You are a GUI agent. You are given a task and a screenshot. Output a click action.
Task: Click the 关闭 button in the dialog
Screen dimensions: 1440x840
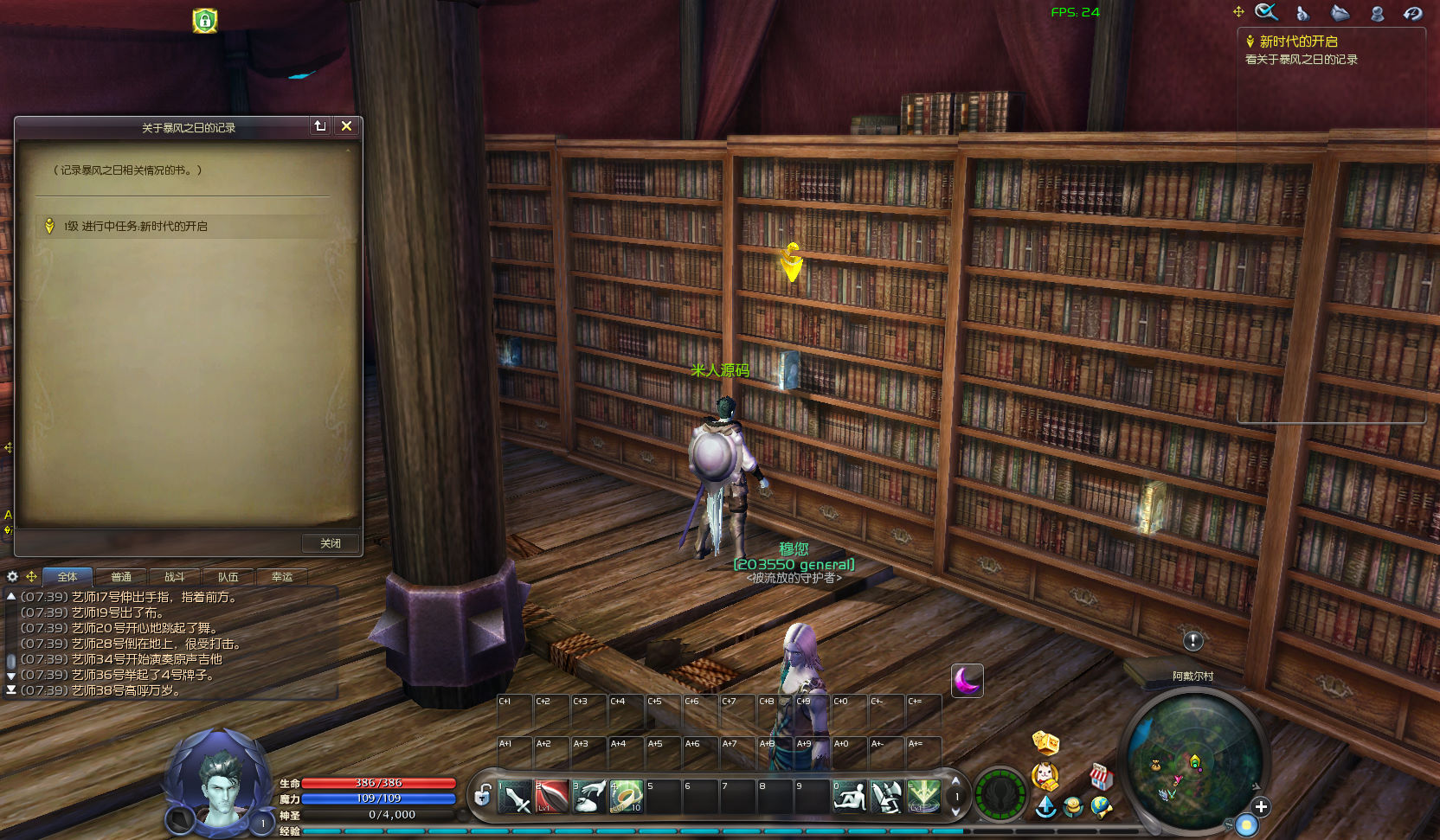[x=331, y=543]
